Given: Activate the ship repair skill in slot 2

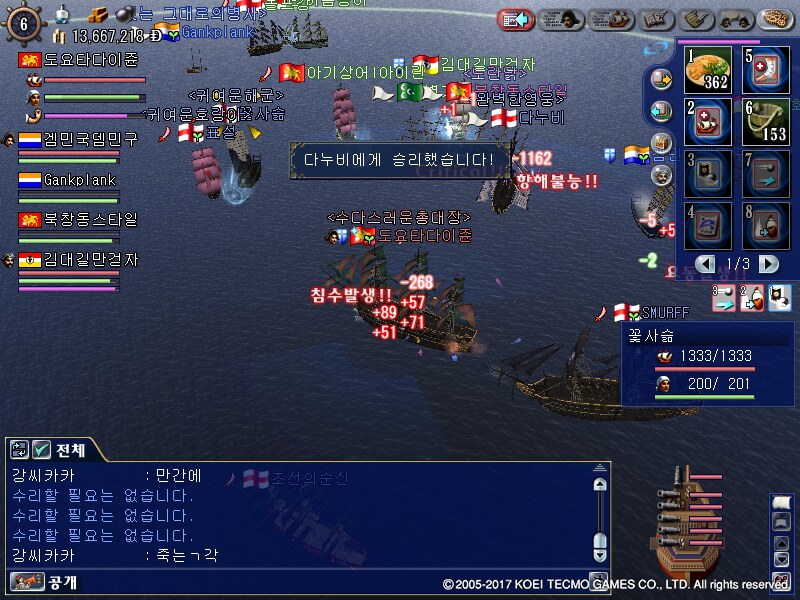Looking at the screenshot, I should (x=709, y=122).
